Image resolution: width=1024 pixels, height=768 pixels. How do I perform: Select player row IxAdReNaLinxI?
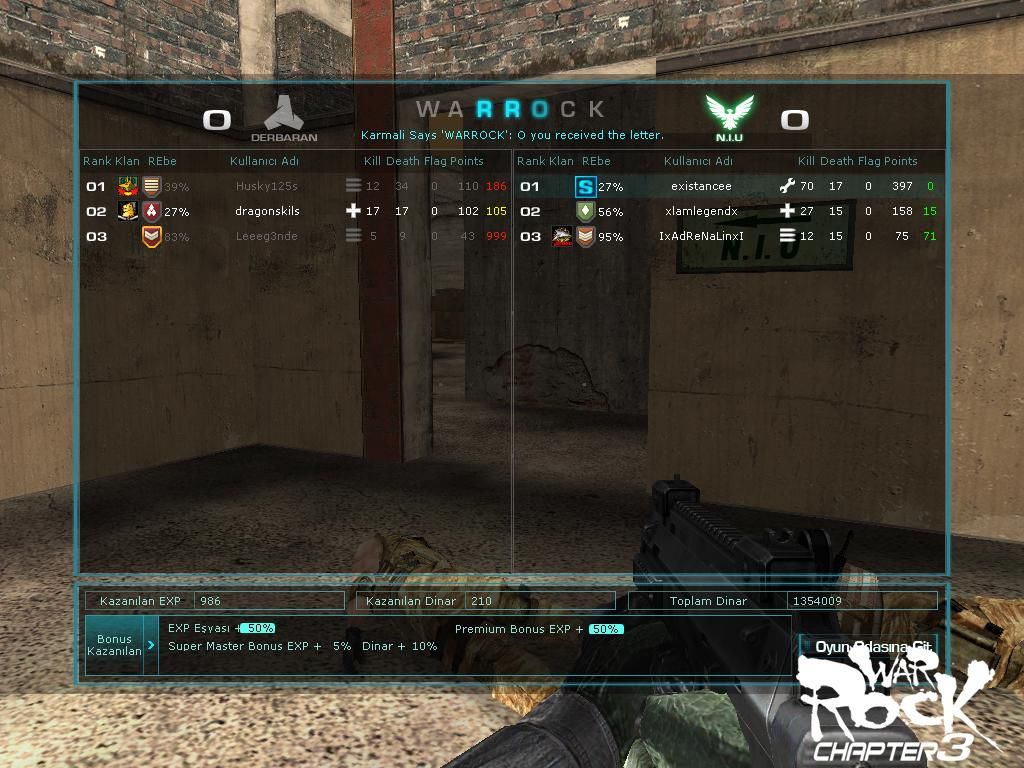[x=701, y=236]
